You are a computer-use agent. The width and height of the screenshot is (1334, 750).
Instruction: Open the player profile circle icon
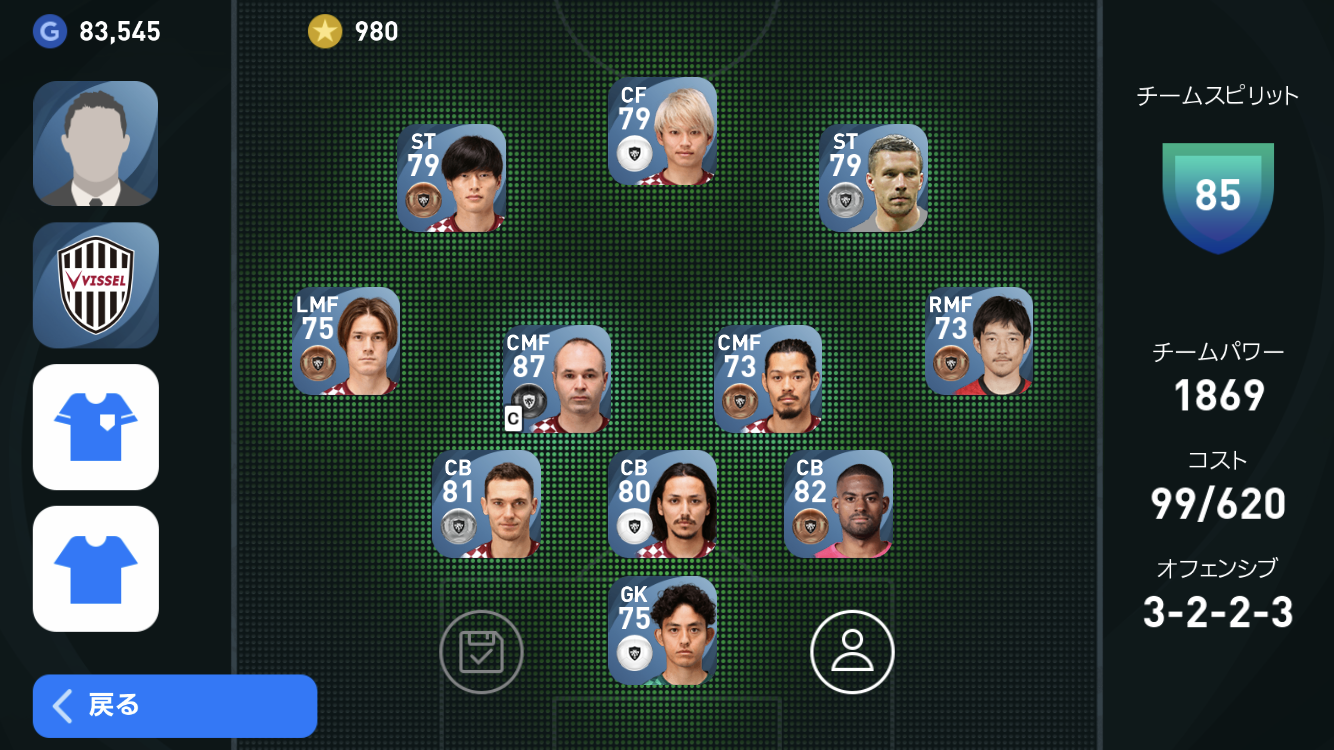click(x=852, y=652)
